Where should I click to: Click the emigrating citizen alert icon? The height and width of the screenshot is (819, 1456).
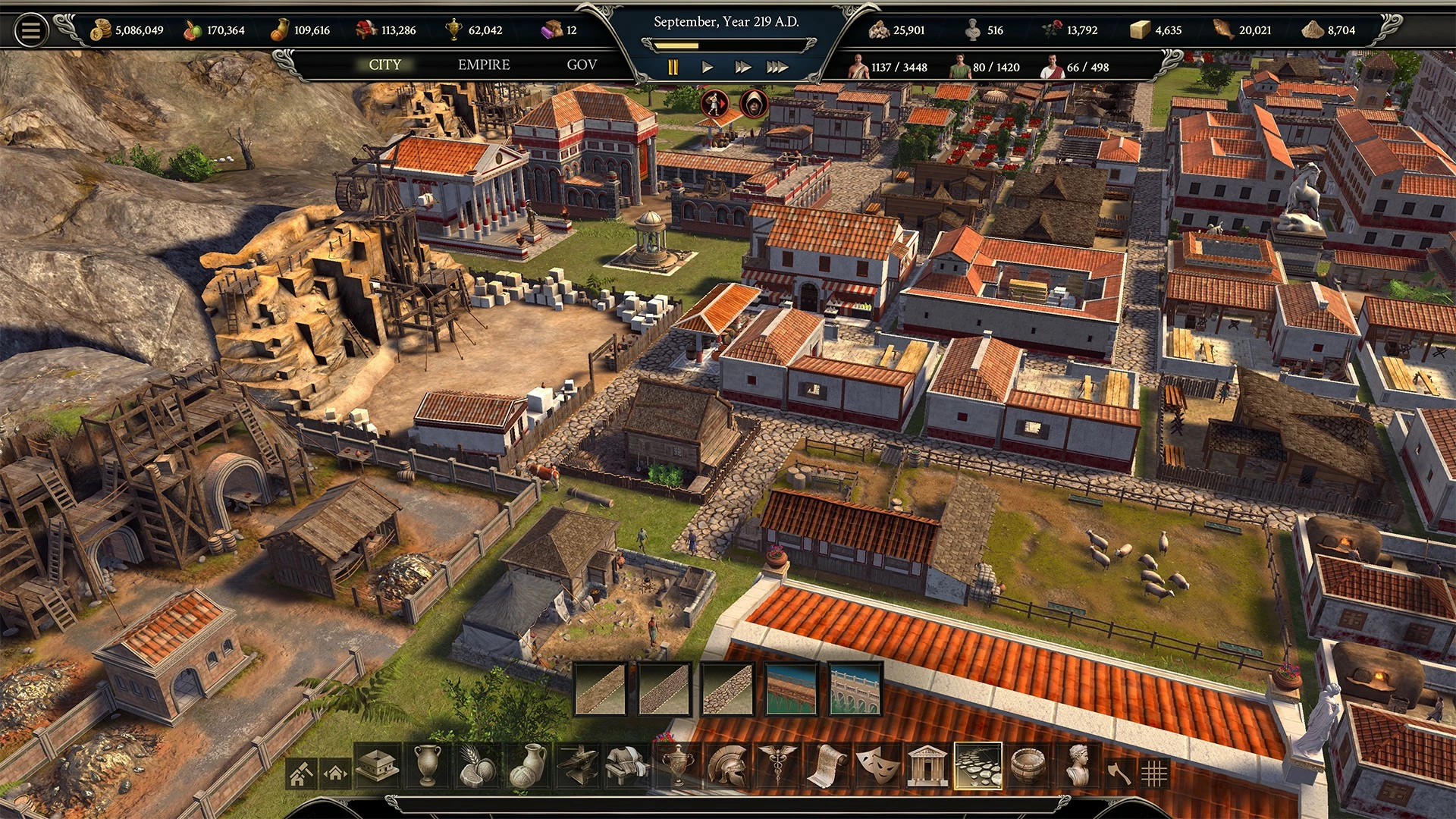(714, 103)
